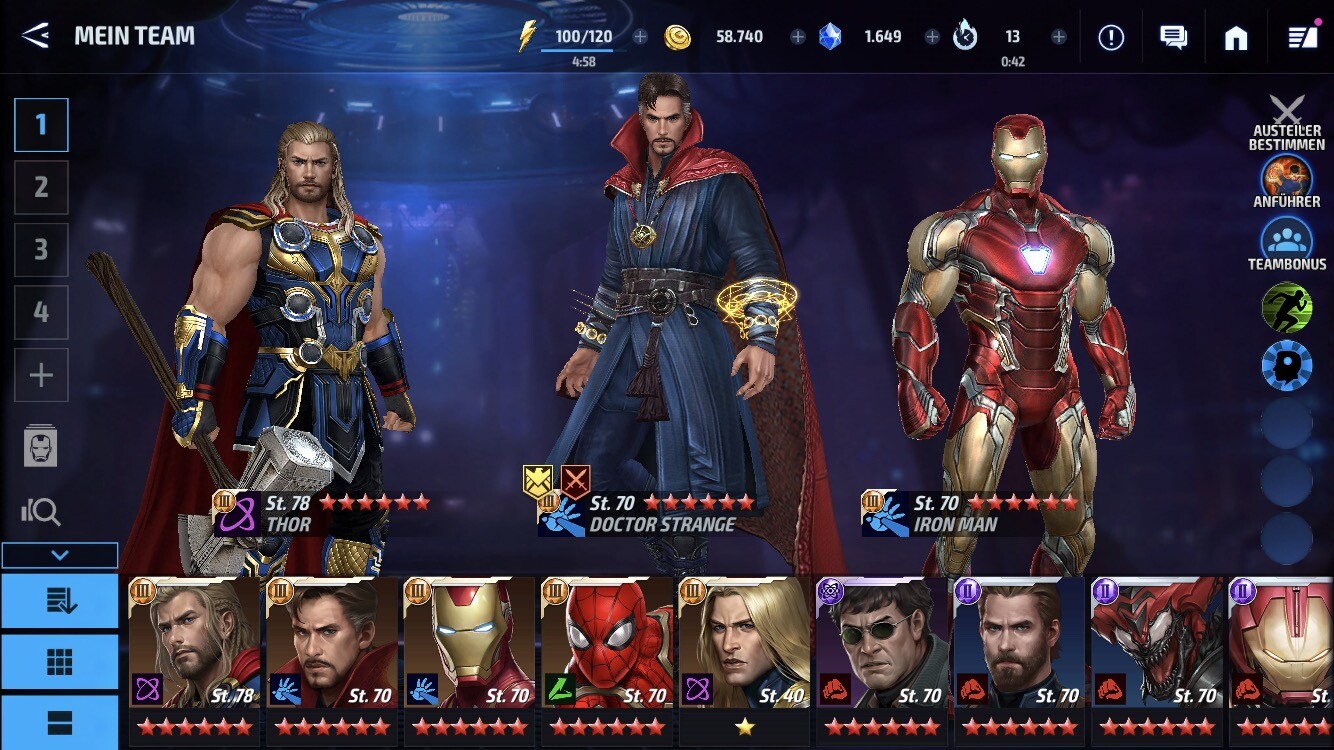Add a new team slot
1334x750 pixels.
[x=41, y=375]
